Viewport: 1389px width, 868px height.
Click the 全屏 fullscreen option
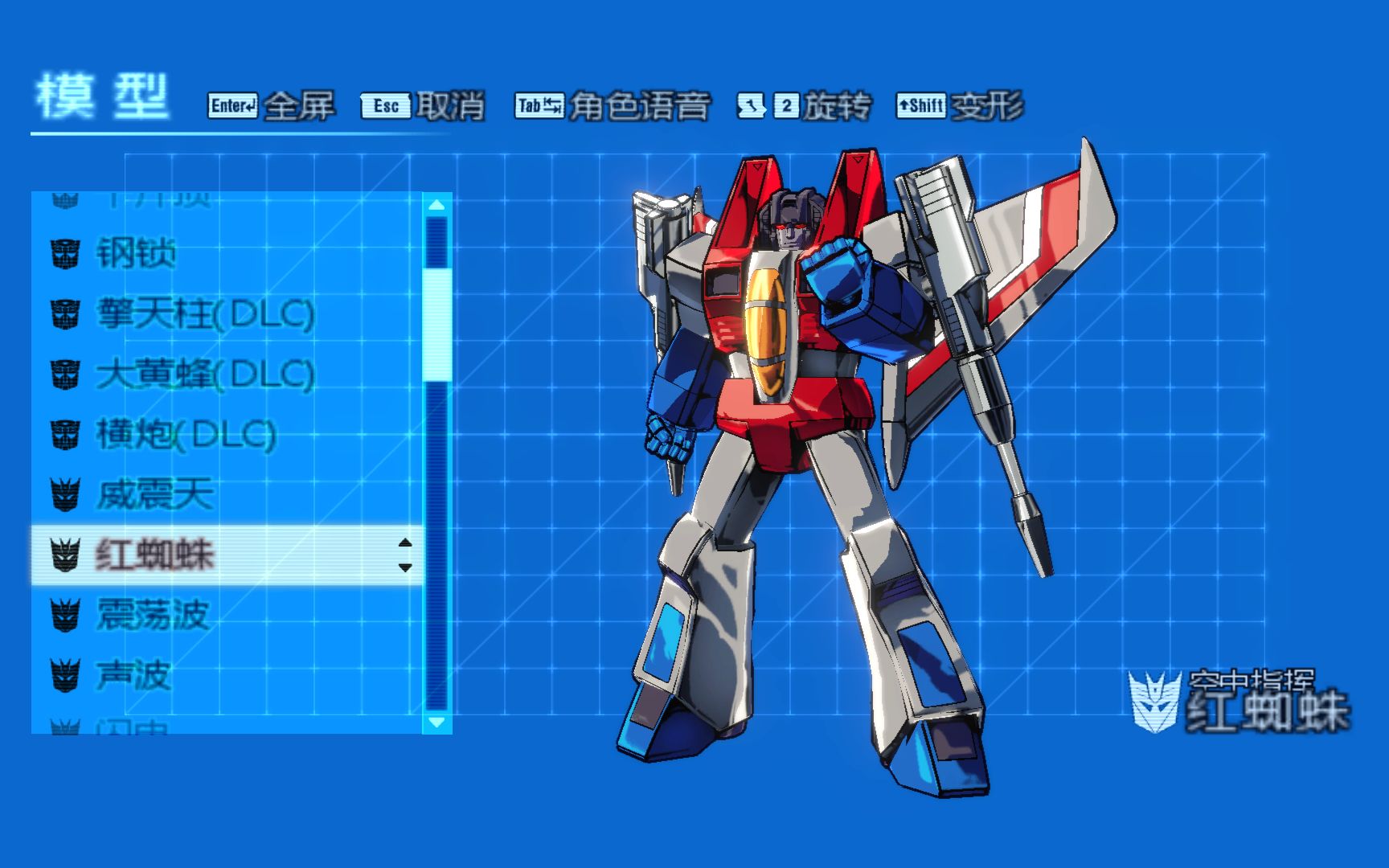[272, 106]
